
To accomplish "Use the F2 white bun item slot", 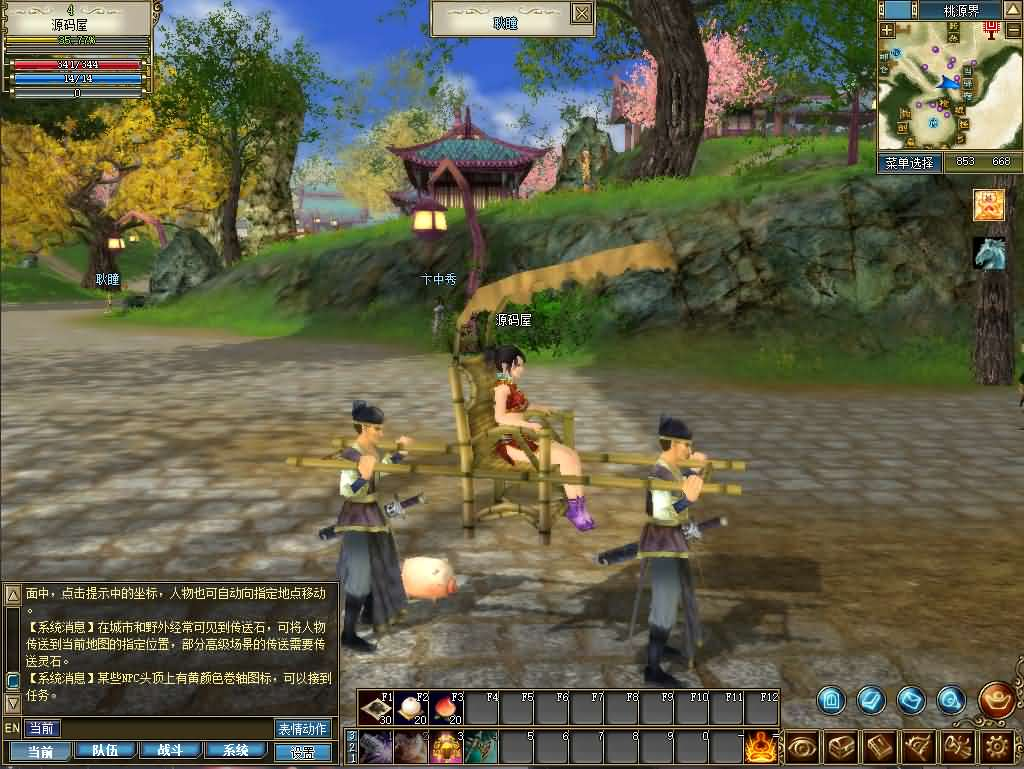I will click(411, 707).
